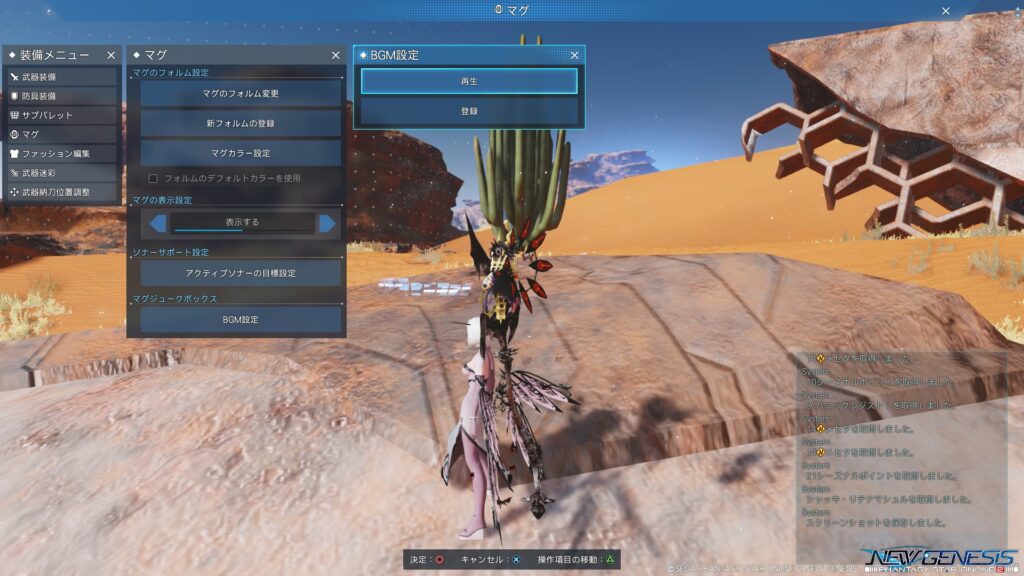Open ファッション編集

[61, 153]
